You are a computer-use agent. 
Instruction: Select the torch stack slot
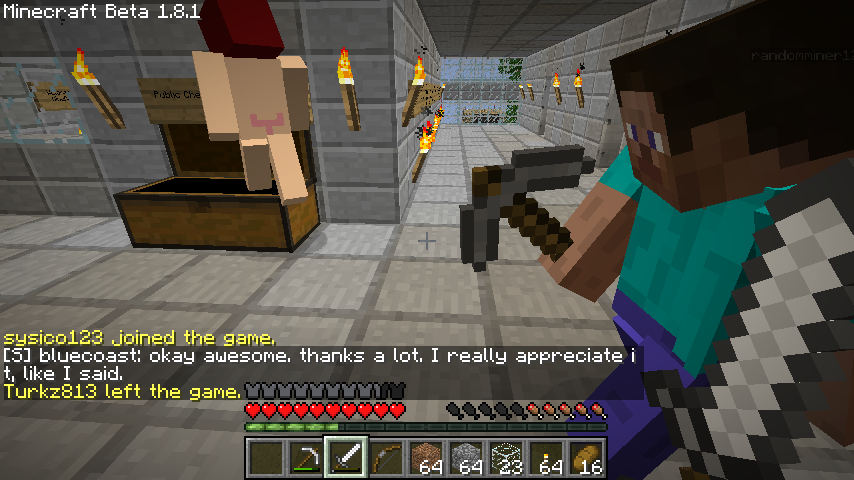pyautogui.click(x=546, y=459)
